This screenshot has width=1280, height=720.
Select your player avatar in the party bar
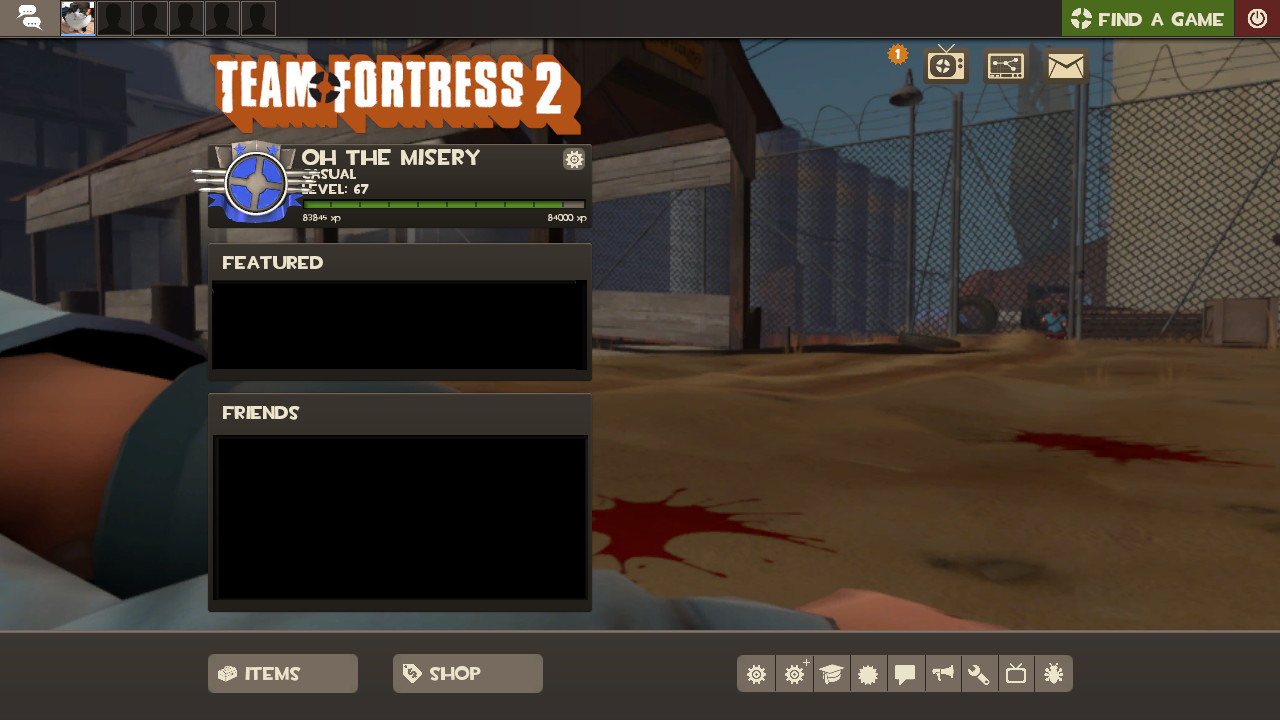[76, 17]
